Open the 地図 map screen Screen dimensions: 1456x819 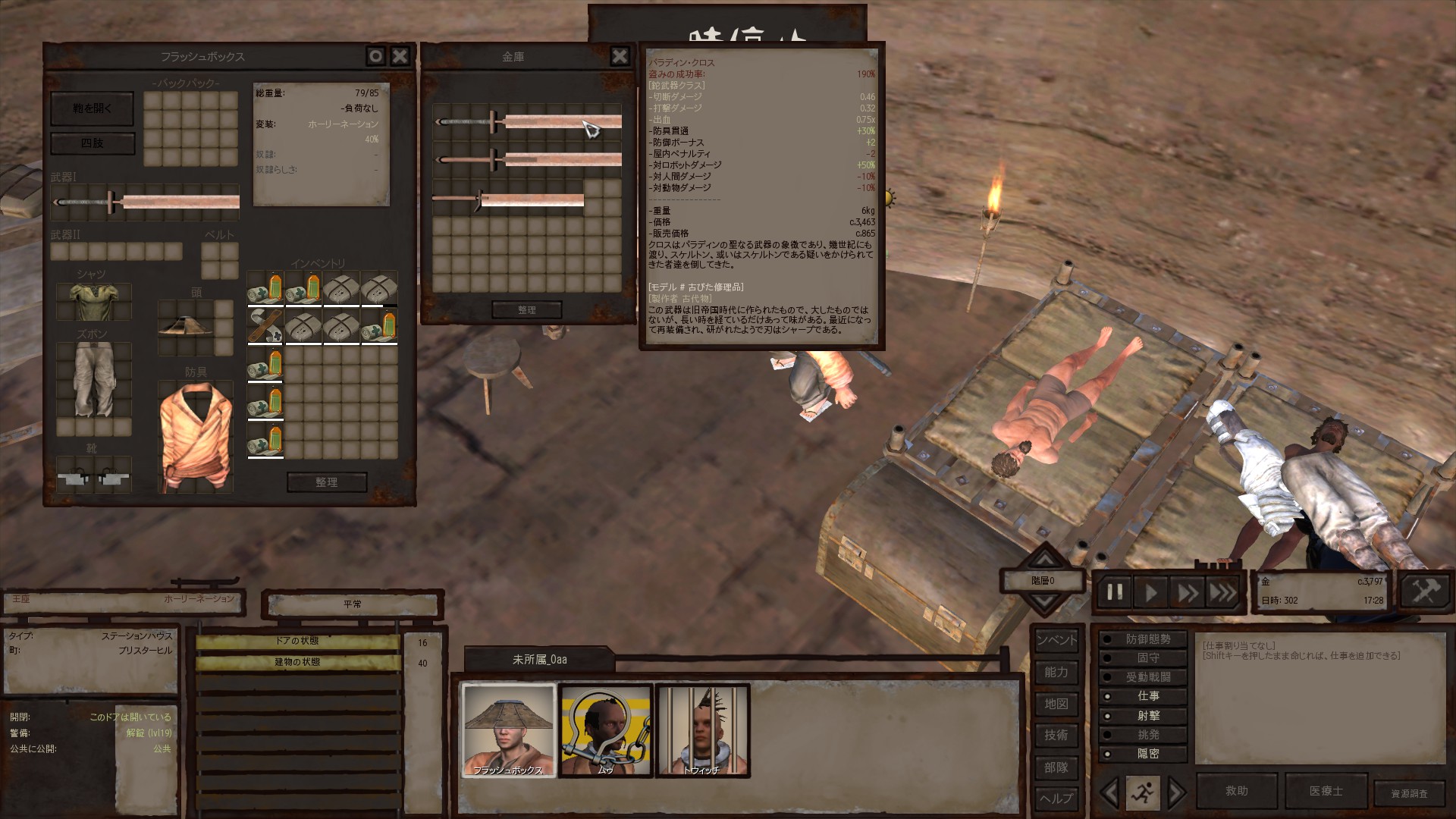1056,704
